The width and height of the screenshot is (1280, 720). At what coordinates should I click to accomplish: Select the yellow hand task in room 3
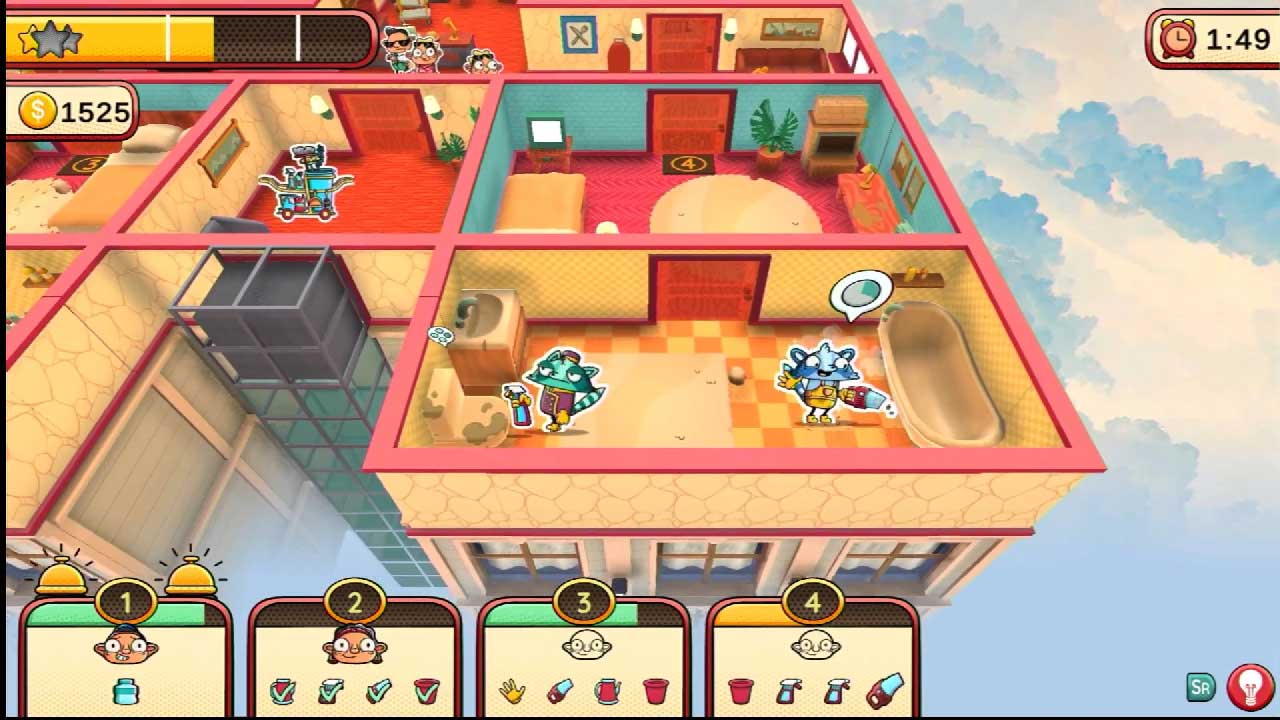[512, 691]
